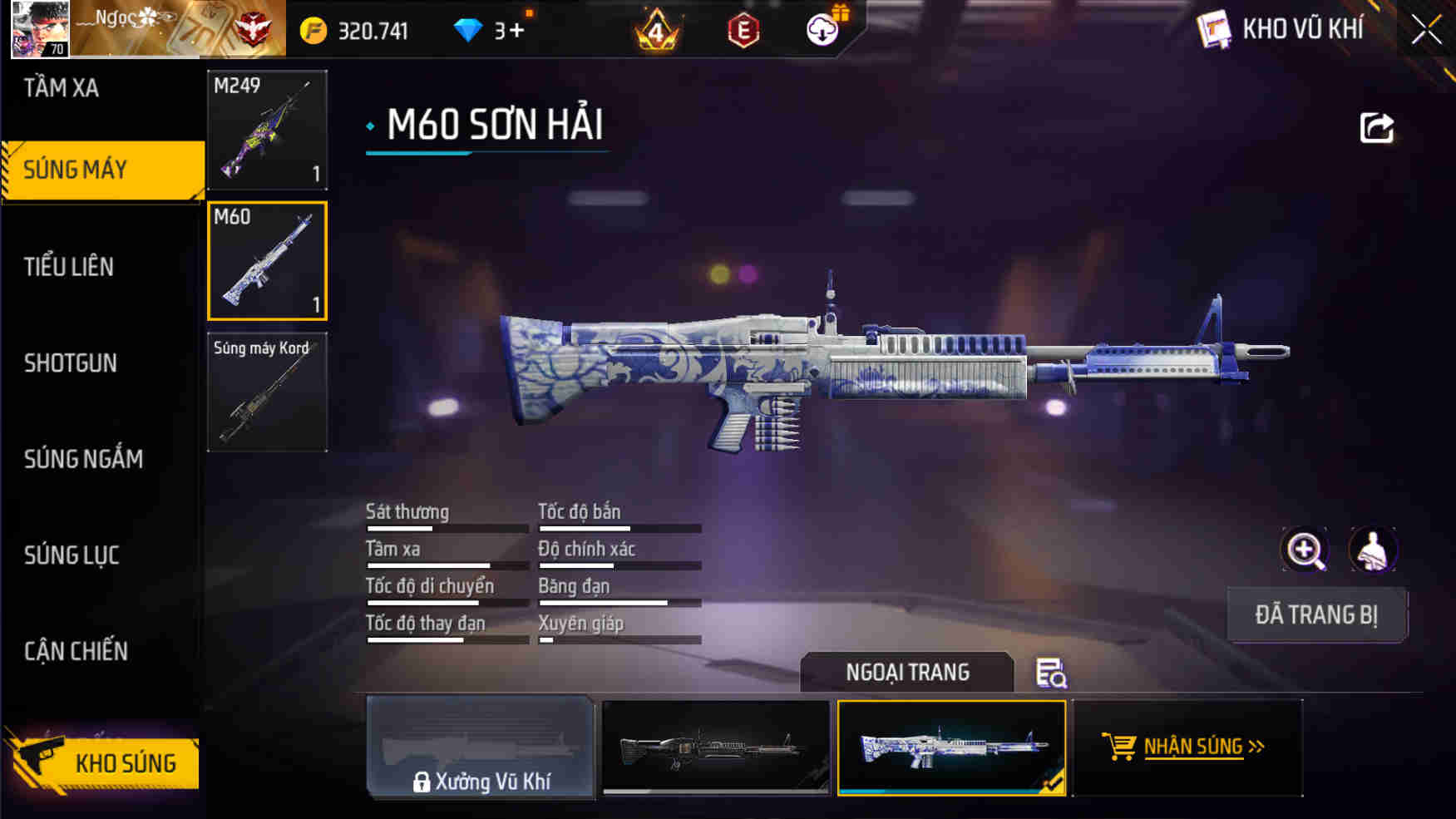This screenshot has width=1456, height=819.
Task: Click the NHẬN SÚNG link
Action: (1199, 746)
